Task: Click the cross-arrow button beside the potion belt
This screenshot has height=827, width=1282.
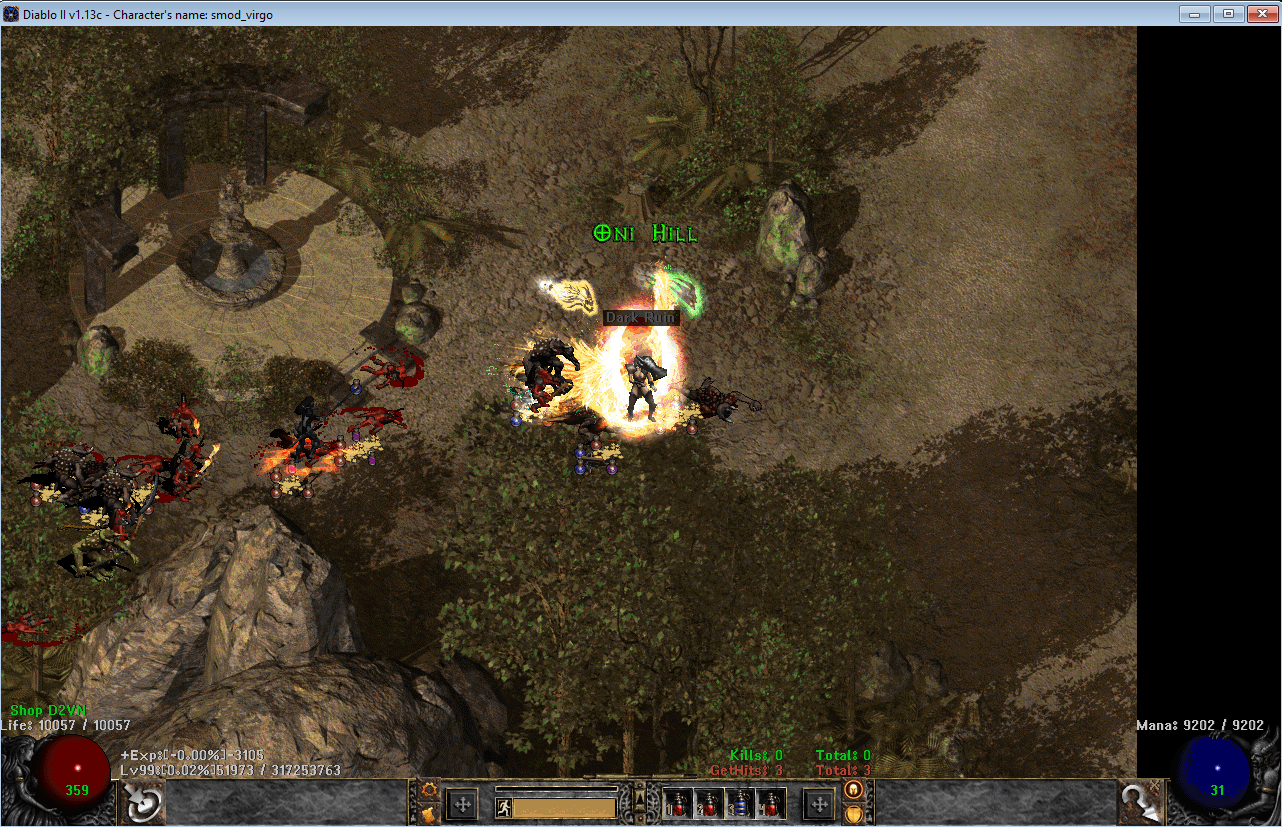Action: [x=819, y=804]
